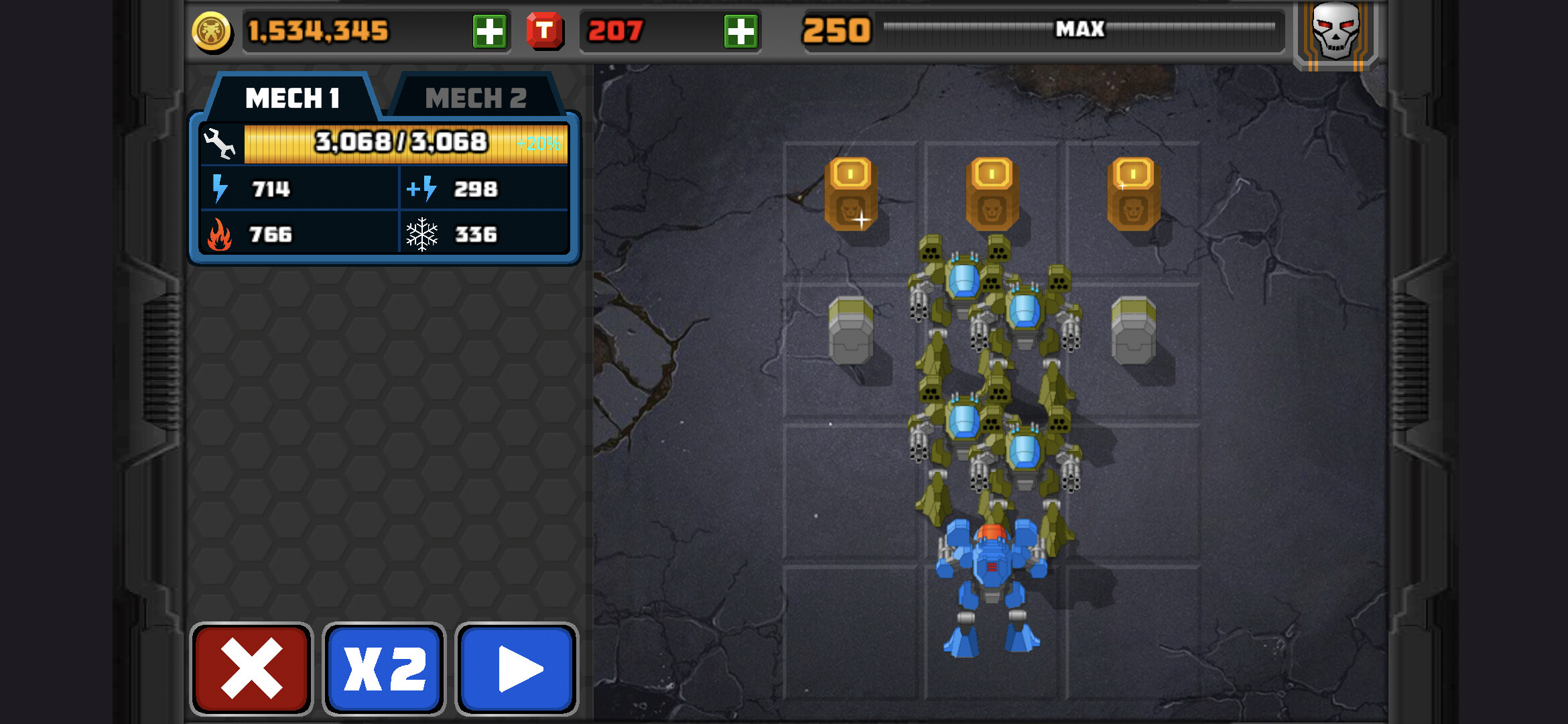
Task: Switch to the Mech 2 tab
Action: (x=475, y=98)
